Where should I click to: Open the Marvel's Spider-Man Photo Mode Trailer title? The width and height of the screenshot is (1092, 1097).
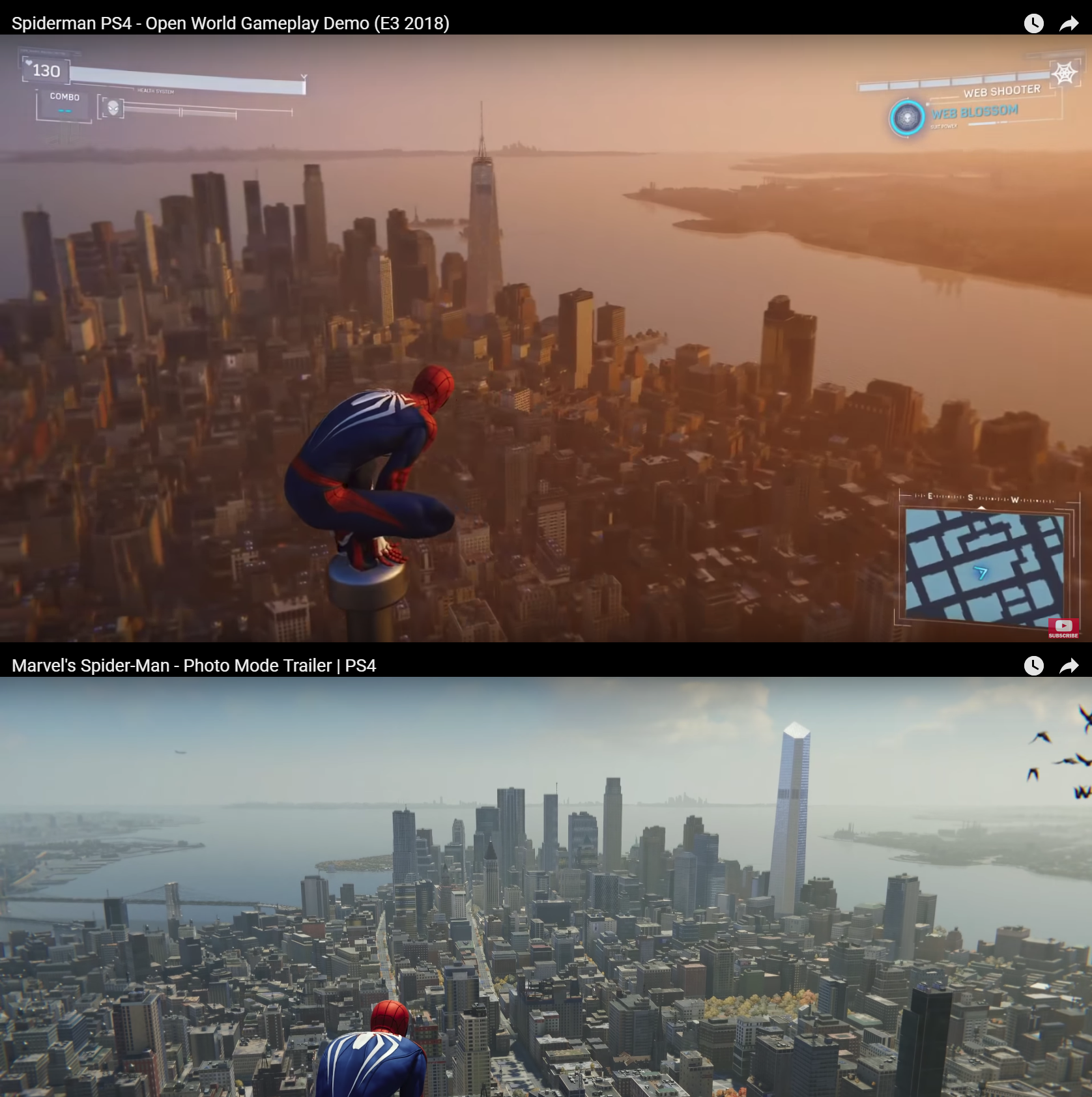195,666
